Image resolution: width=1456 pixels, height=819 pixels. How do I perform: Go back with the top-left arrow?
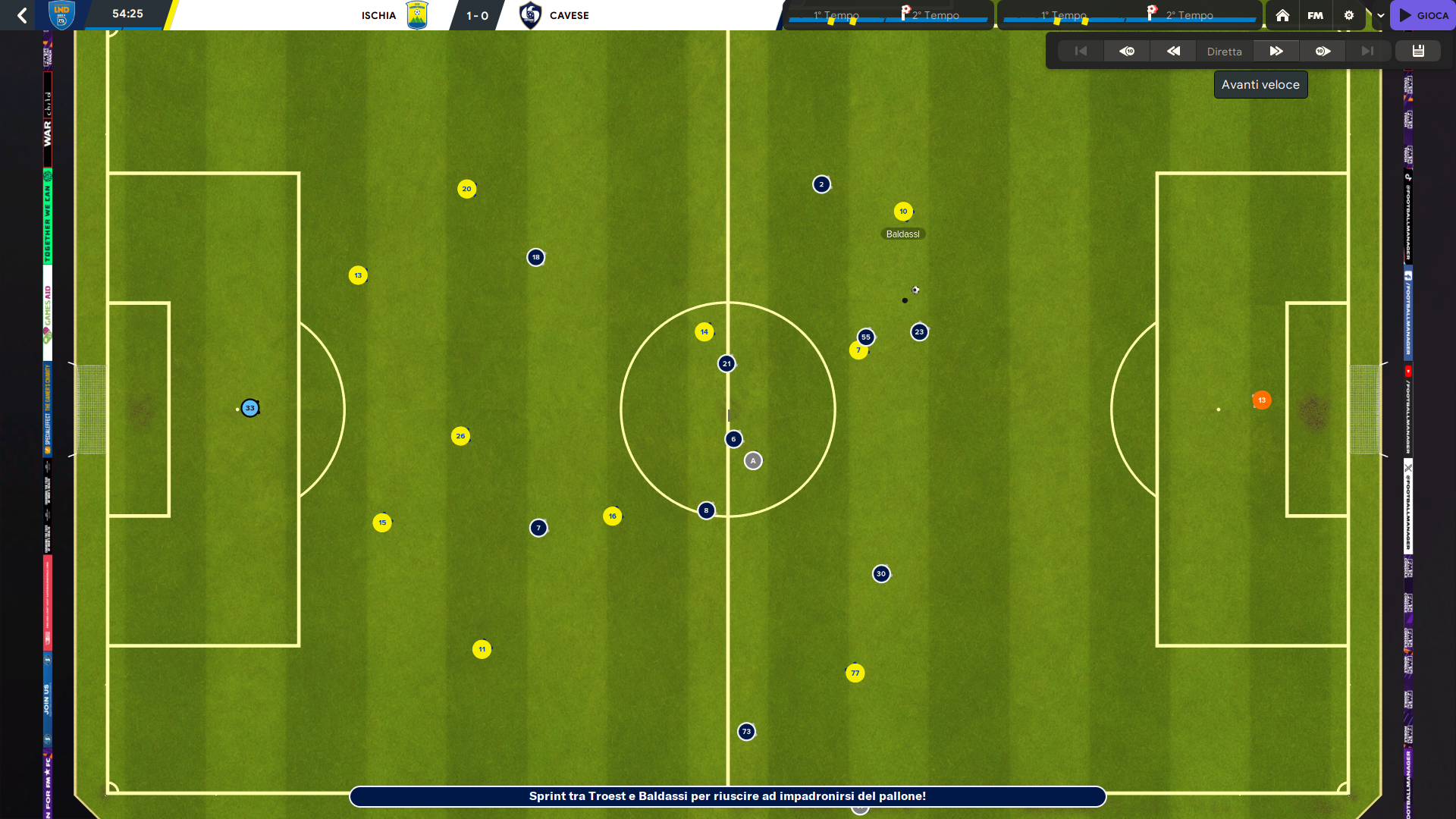coord(22,15)
